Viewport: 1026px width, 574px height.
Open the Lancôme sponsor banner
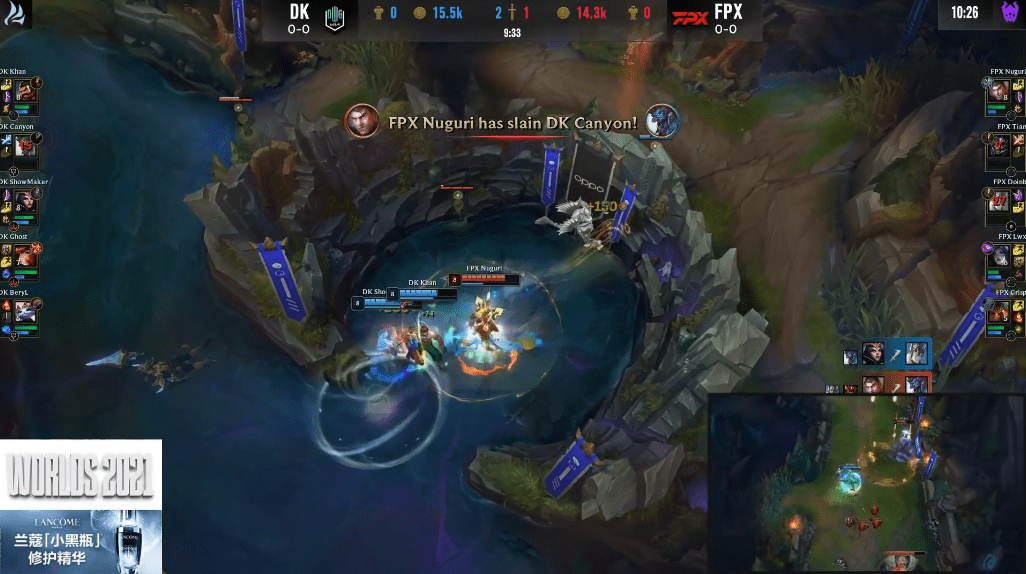(80, 540)
